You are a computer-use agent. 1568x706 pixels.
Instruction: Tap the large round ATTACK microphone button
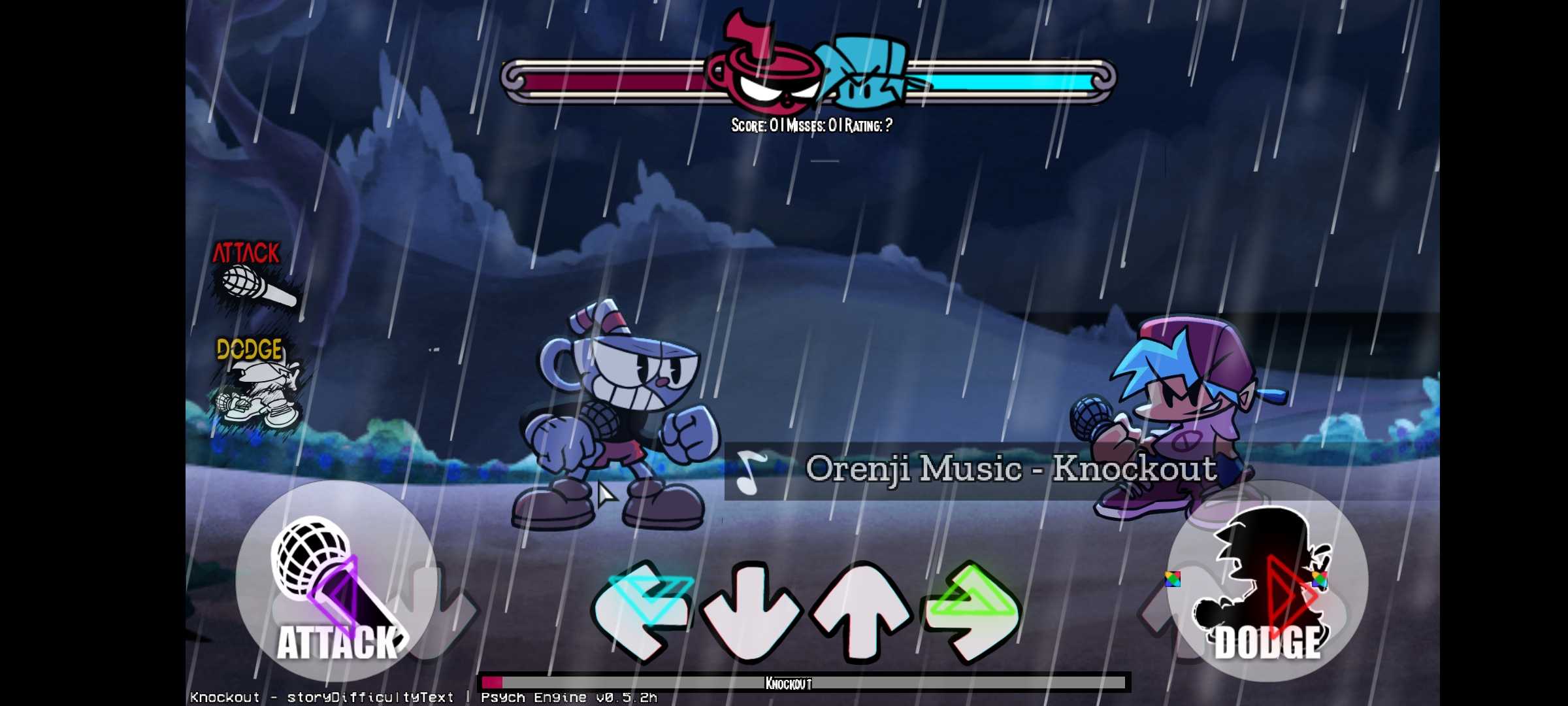pos(336,581)
